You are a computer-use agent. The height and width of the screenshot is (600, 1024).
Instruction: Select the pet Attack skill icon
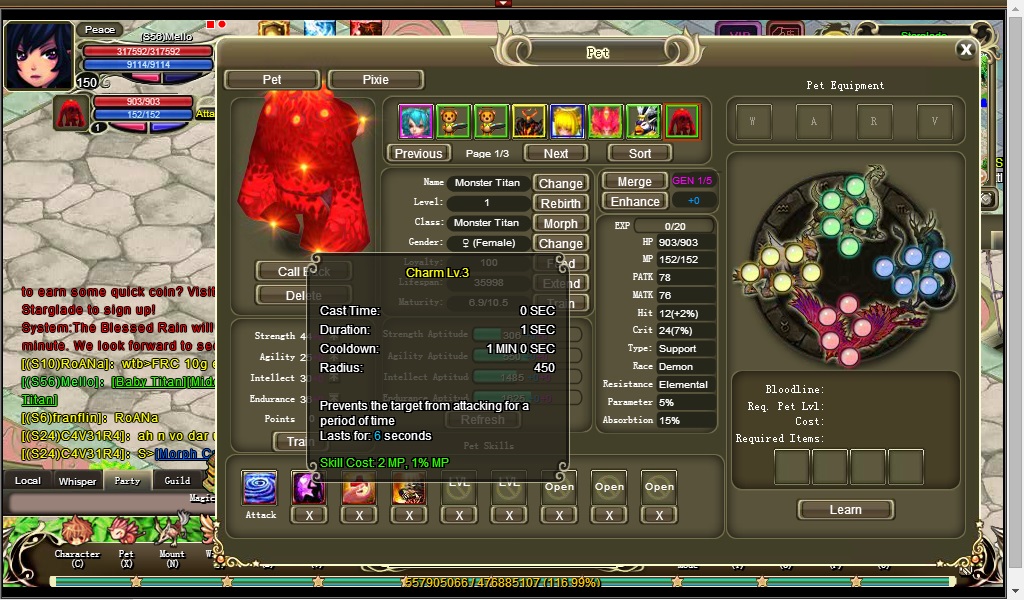pos(260,488)
